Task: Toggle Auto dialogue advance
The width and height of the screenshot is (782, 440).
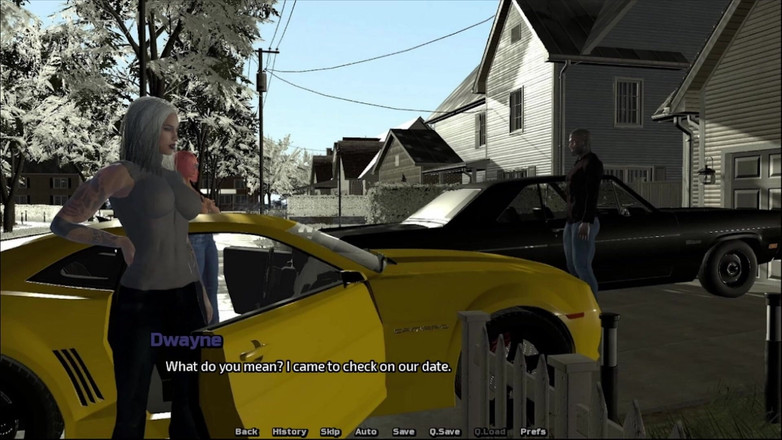Action: pos(366,432)
